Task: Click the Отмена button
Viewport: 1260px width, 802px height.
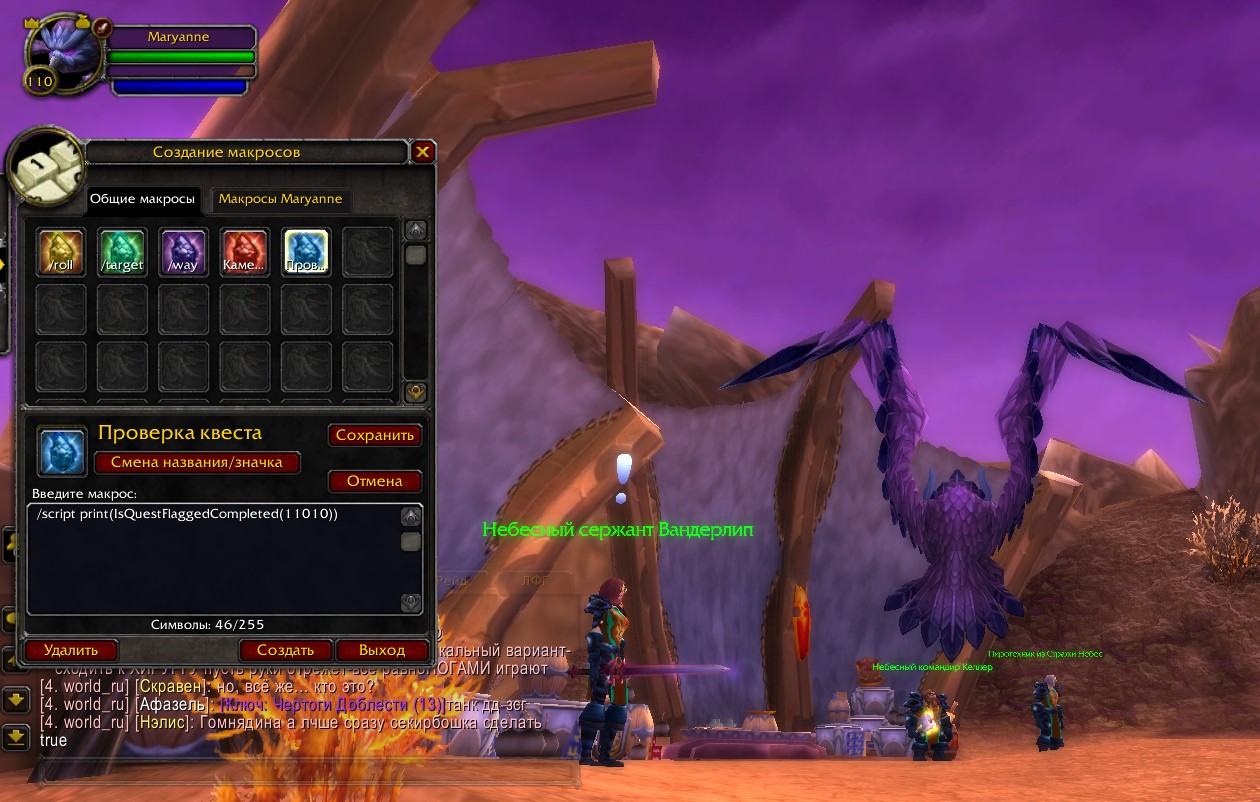Action: coord(375,481)
